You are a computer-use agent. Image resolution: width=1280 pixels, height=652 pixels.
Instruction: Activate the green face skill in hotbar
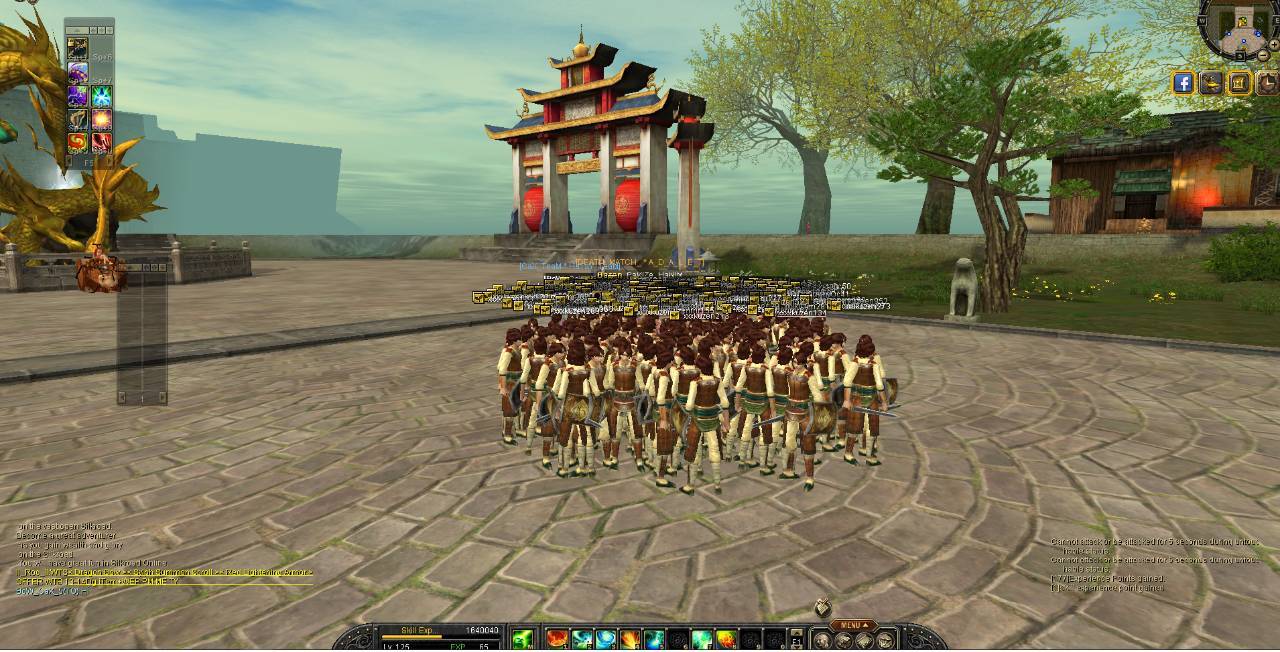point(522,640)
